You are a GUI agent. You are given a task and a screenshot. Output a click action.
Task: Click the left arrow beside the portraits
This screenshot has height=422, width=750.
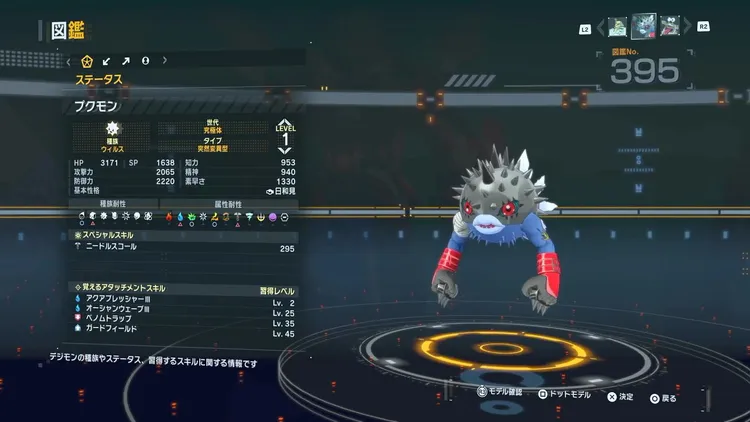(600, 26)
